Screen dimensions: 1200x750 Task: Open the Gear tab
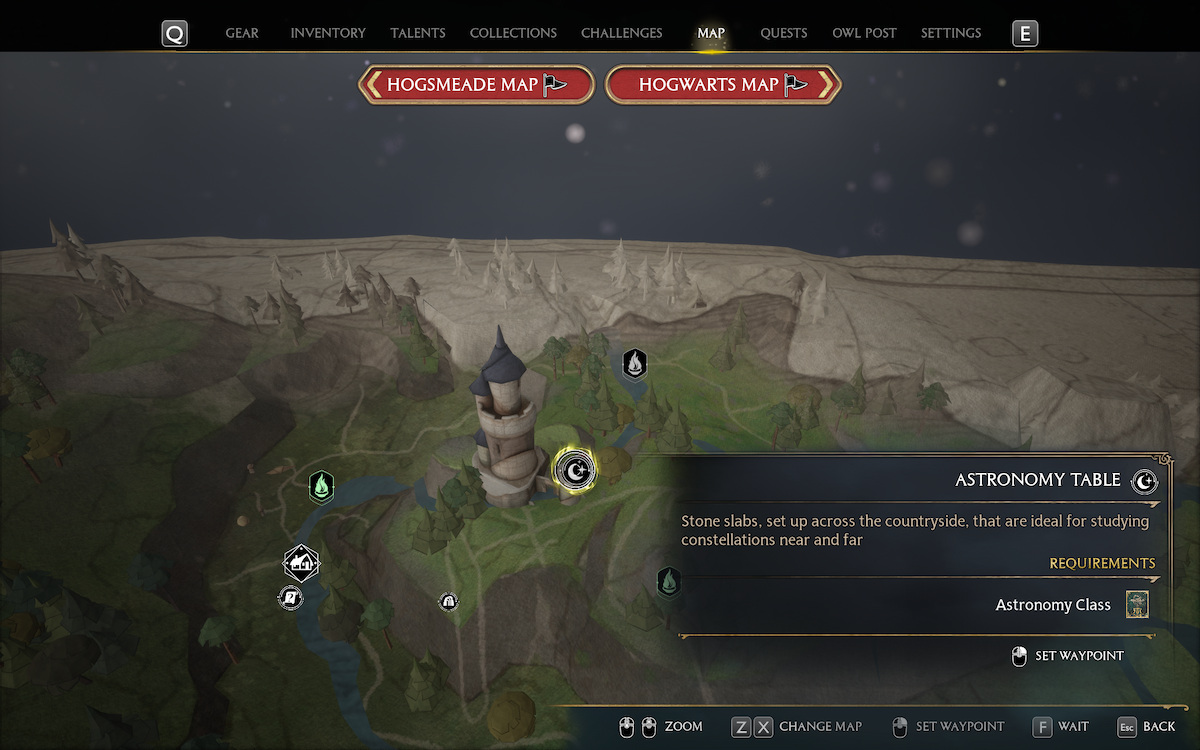[242, 33]
